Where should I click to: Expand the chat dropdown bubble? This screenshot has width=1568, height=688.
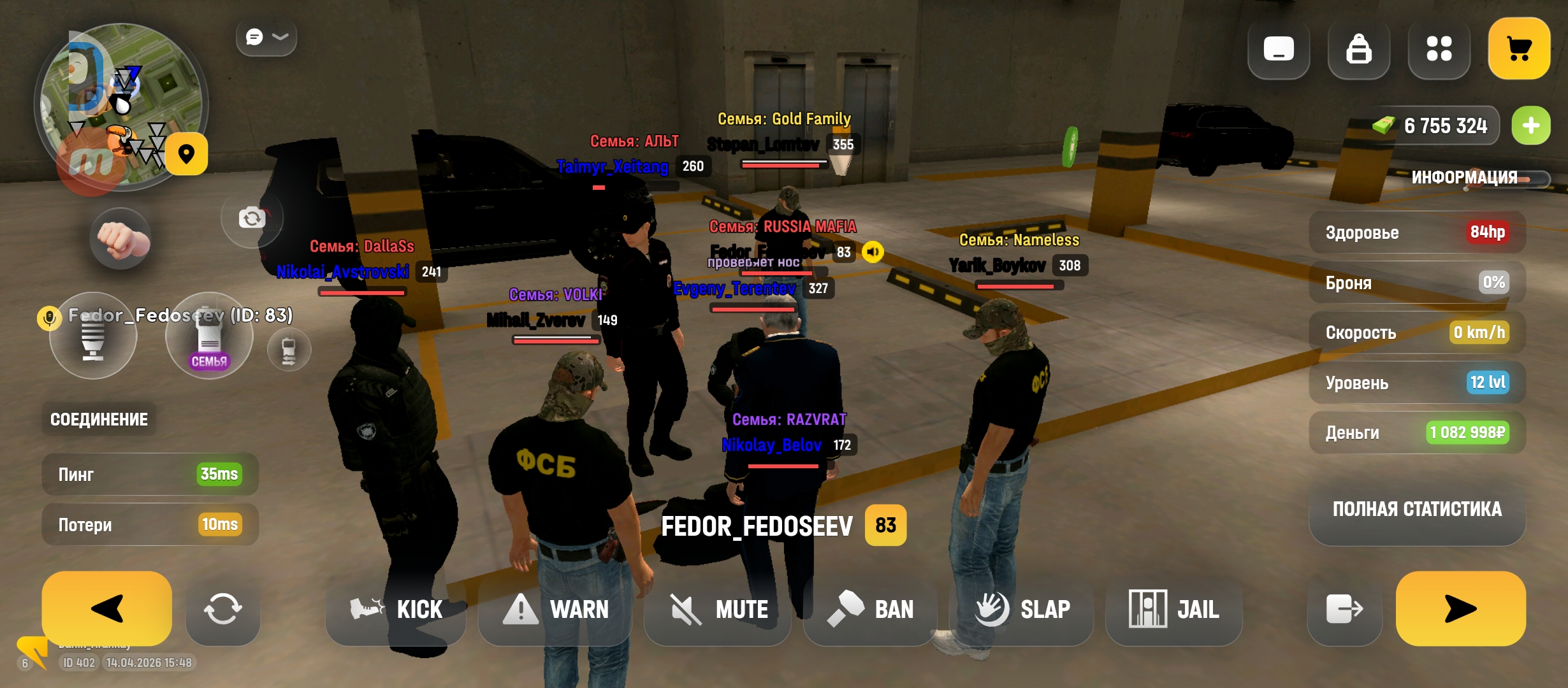point(266,37)
